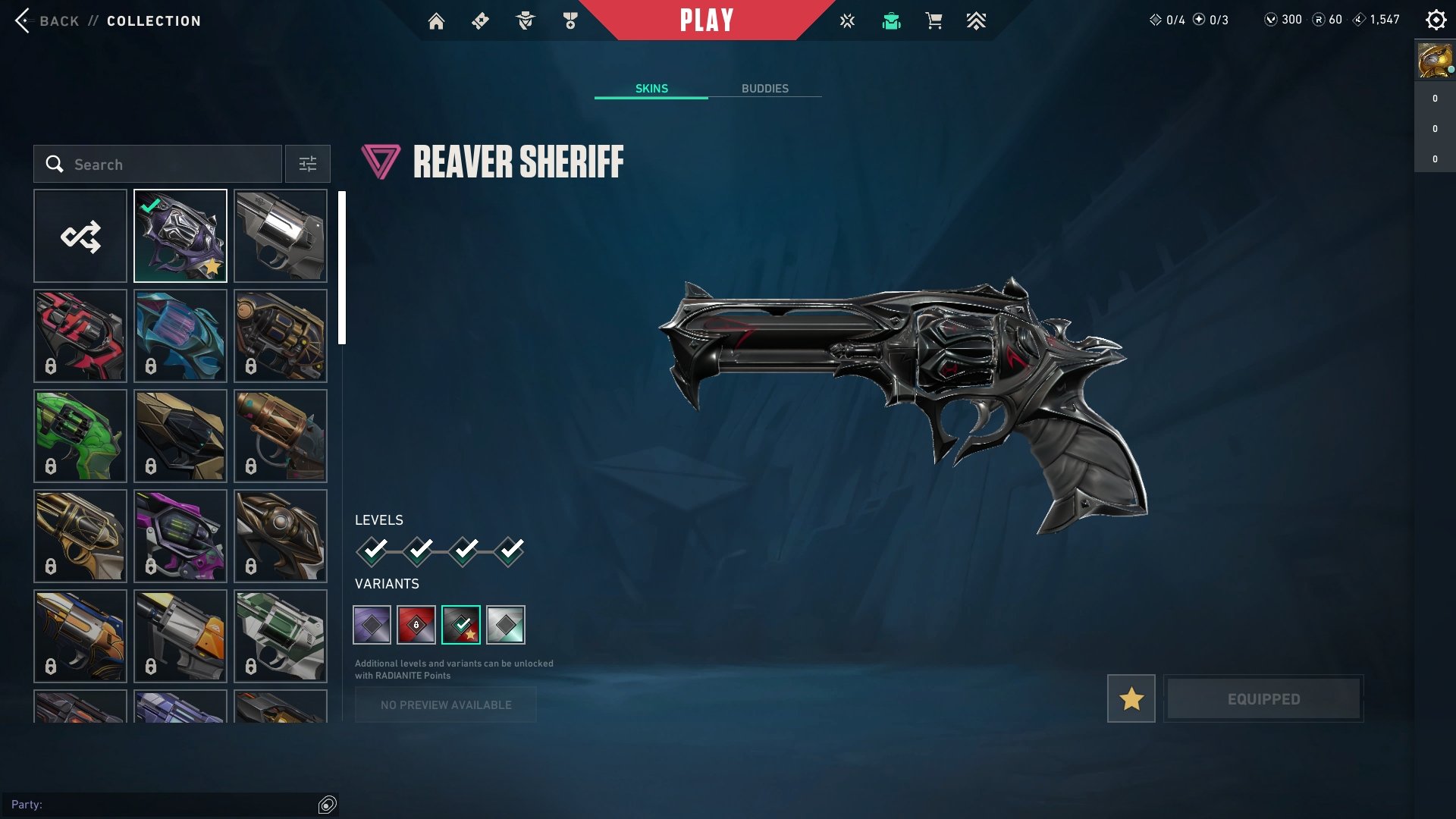Screen dimensions: 1456x819
Task: Select the default grey Sheriff thumbnail
Action: click(280, 235)
